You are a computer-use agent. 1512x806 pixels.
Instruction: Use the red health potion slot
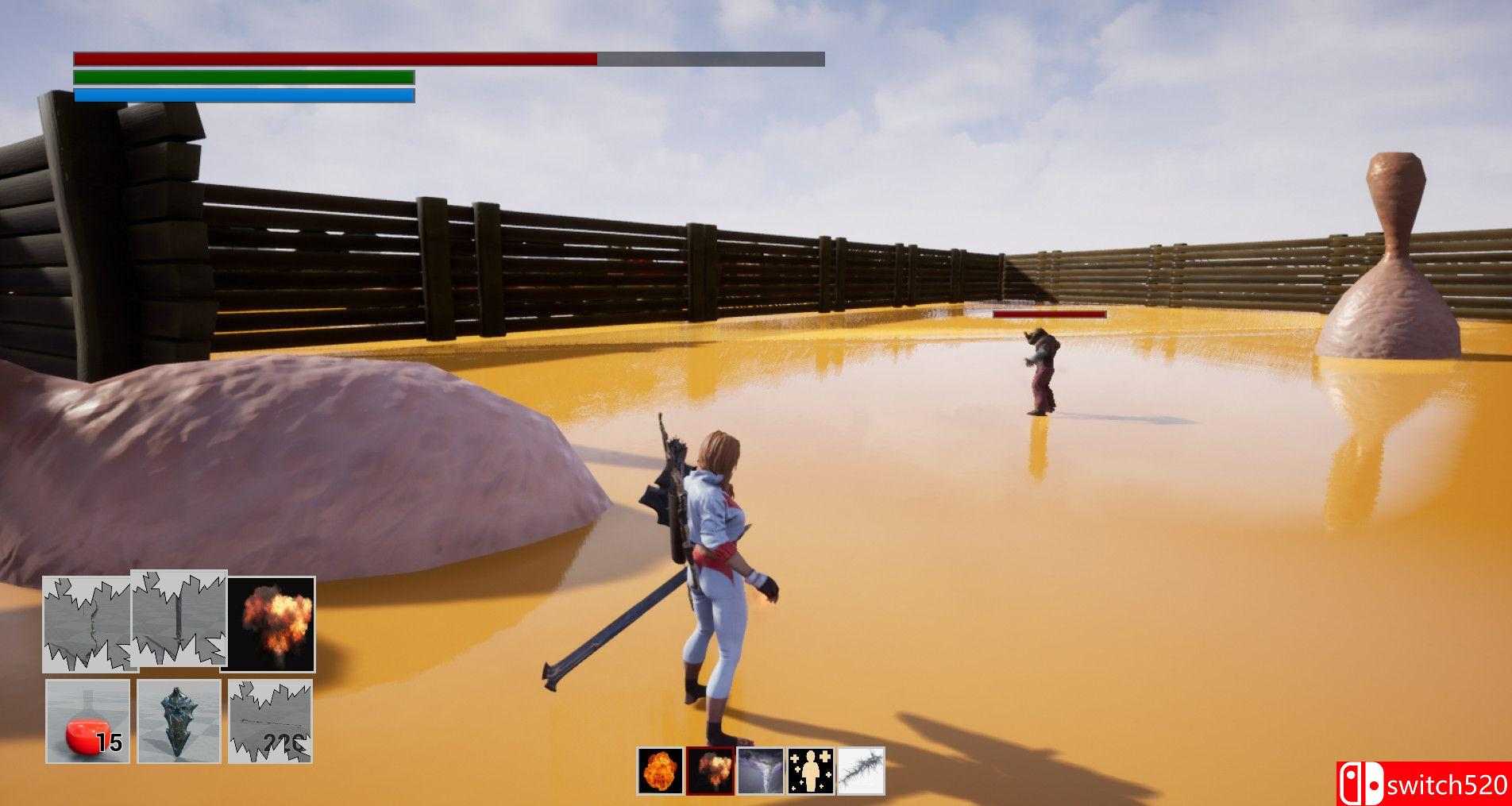tap(87, 721)
